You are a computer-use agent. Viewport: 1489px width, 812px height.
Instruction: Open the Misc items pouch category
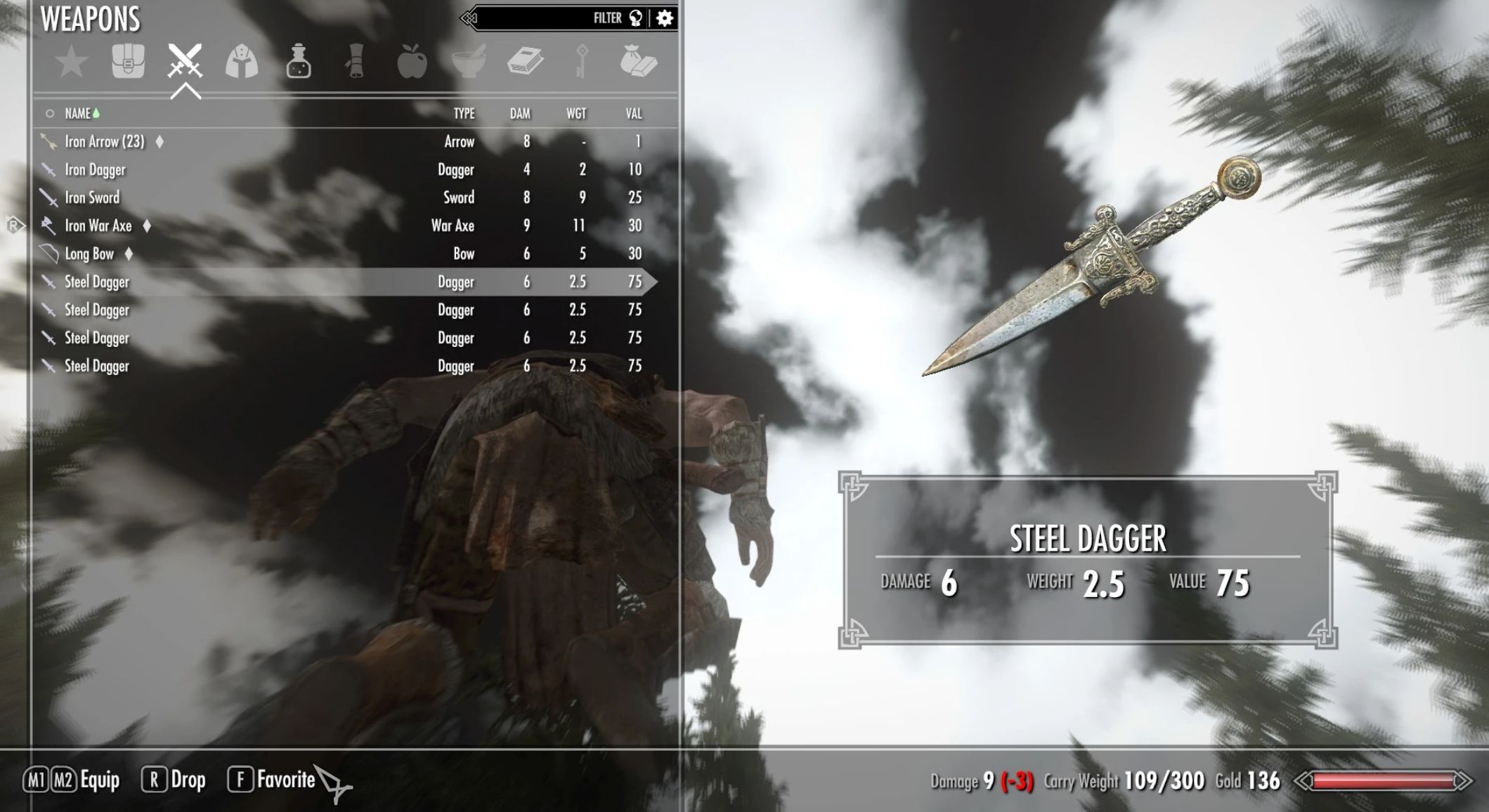[638, 62]
